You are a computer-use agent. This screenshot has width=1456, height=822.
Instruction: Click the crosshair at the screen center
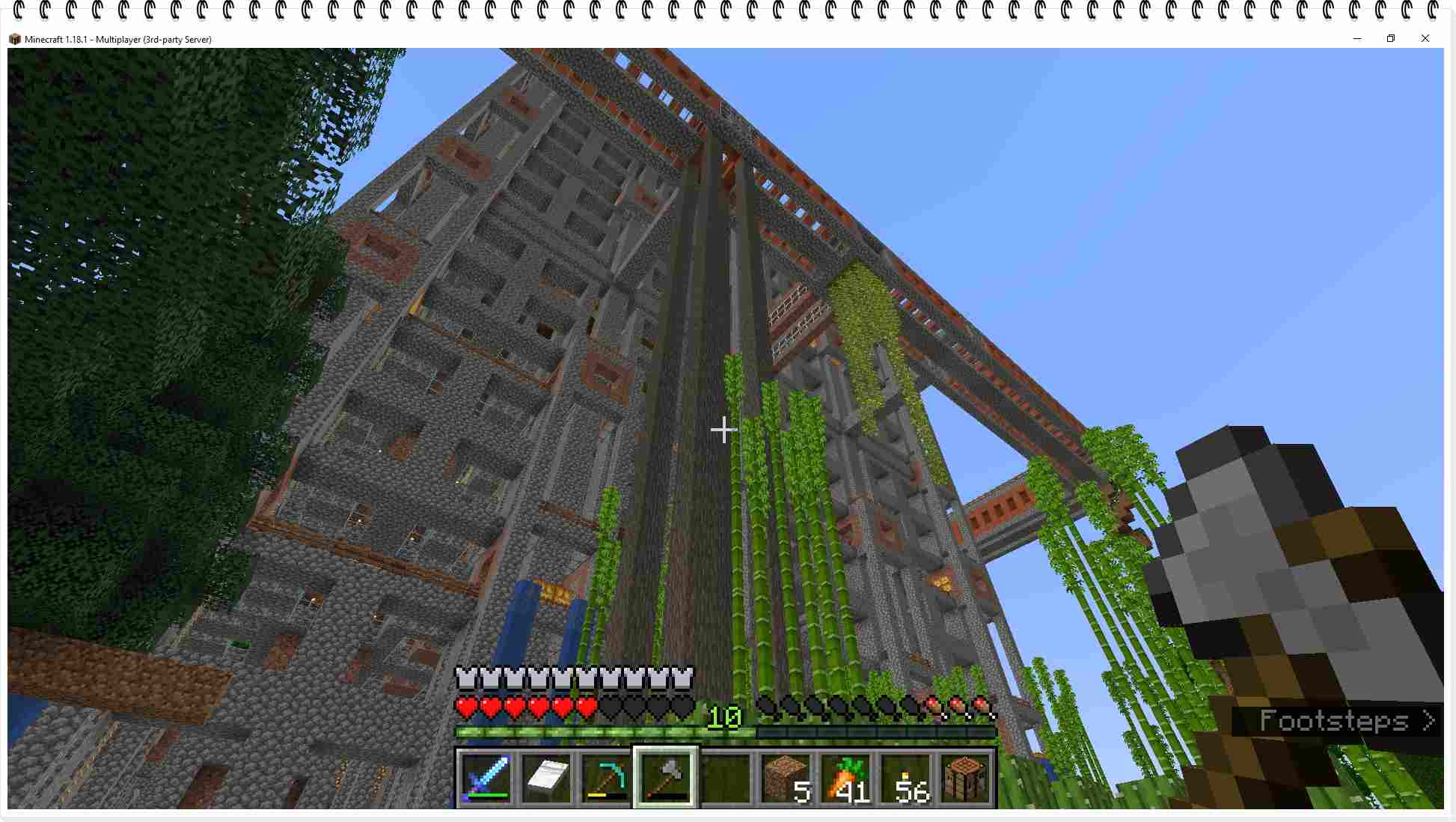point(724,430)
